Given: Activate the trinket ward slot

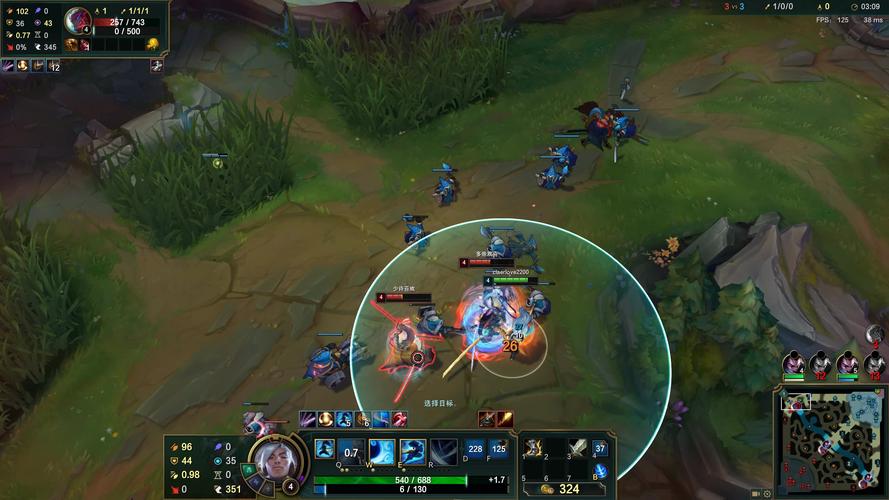Looking at the screenshot, I should (600, 449).
